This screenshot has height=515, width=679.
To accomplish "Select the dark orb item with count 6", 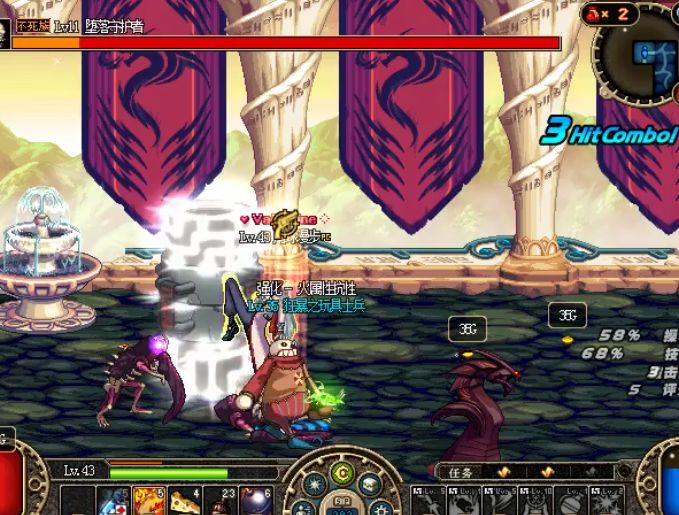I will tap(252, 500).
